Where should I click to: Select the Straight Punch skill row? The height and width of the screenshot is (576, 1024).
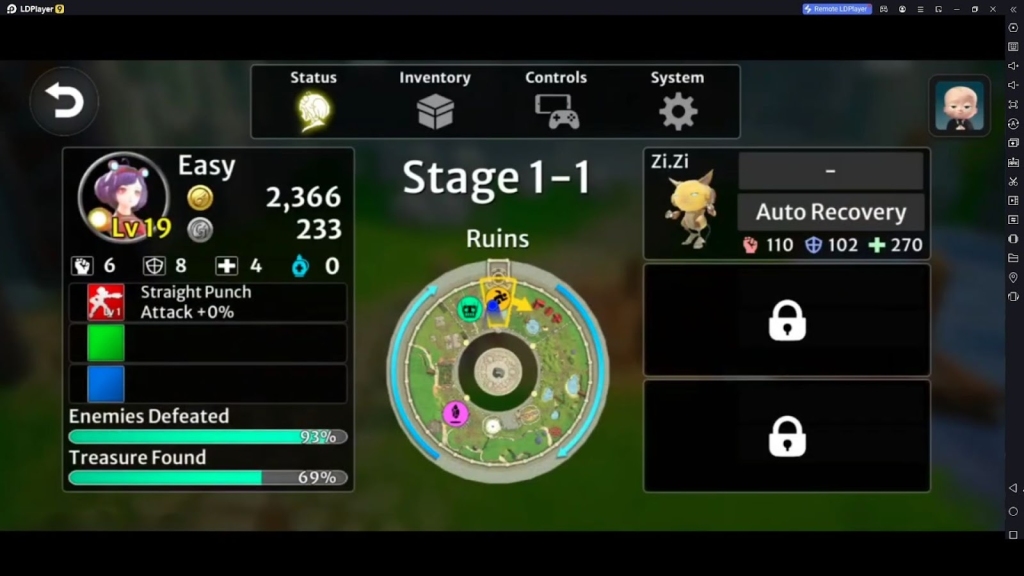(x=208, y=302)
